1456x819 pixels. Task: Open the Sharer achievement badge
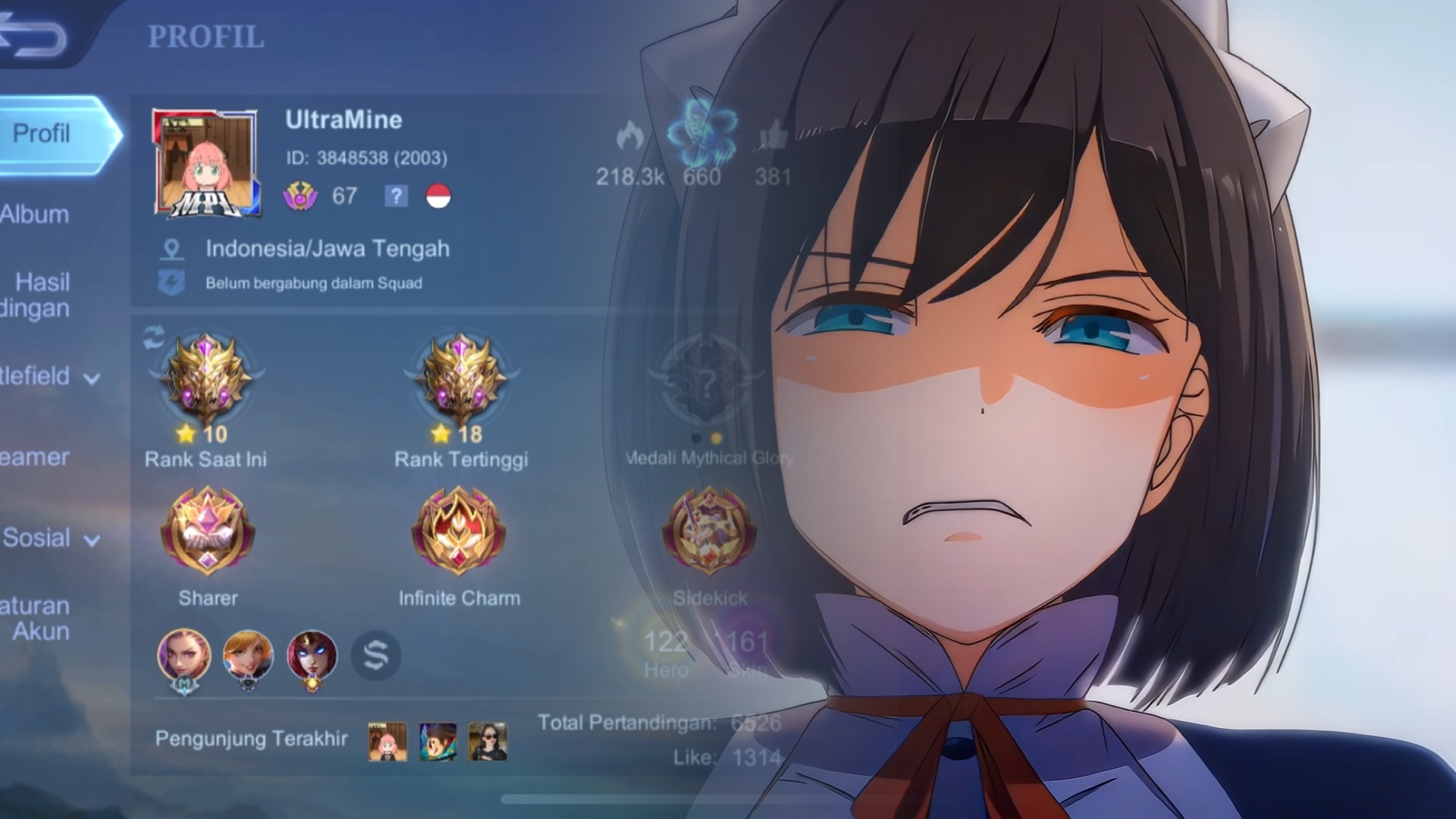[207, 532]
